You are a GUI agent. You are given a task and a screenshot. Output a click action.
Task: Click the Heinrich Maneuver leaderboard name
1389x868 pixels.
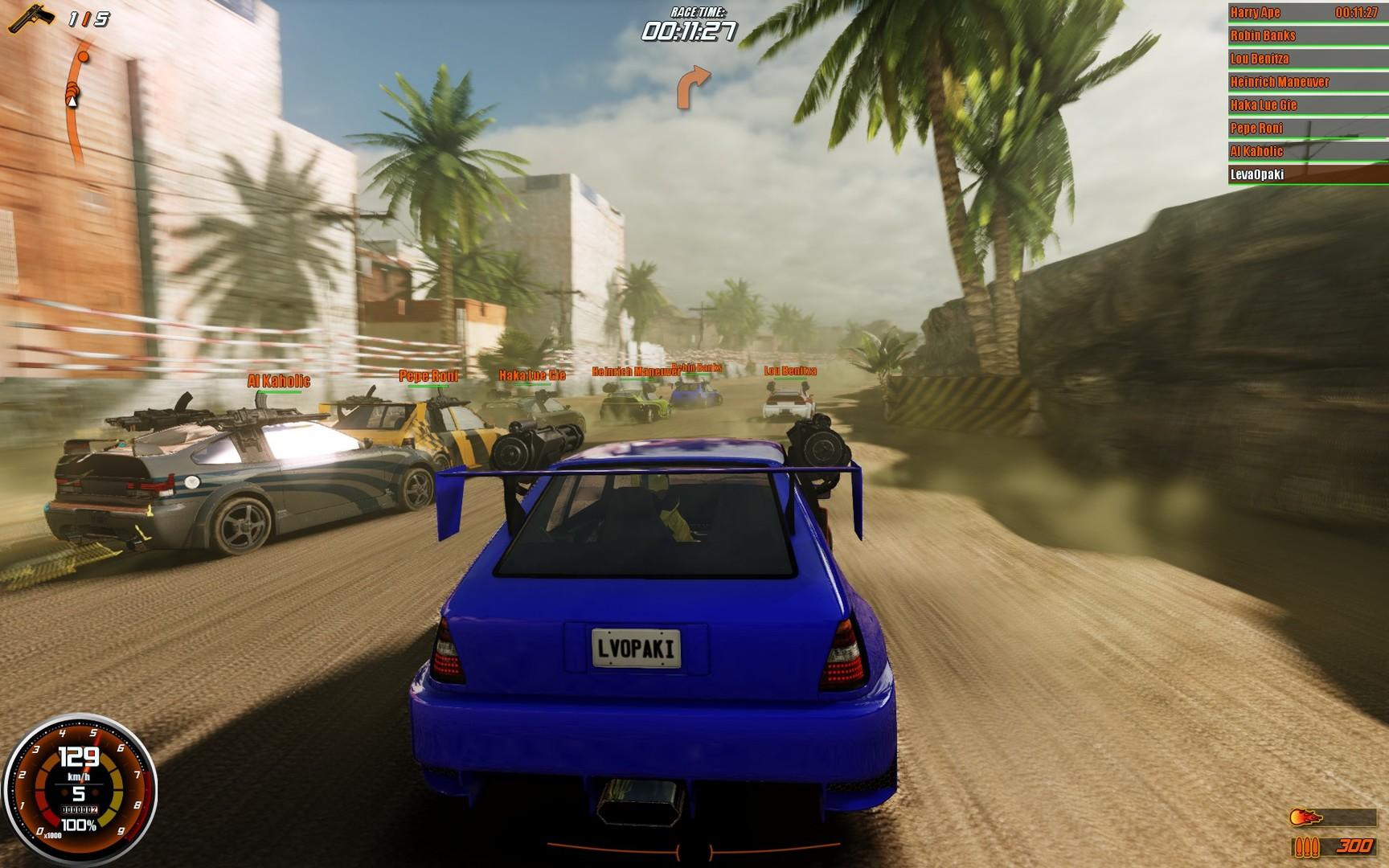tap(1279, 81)
